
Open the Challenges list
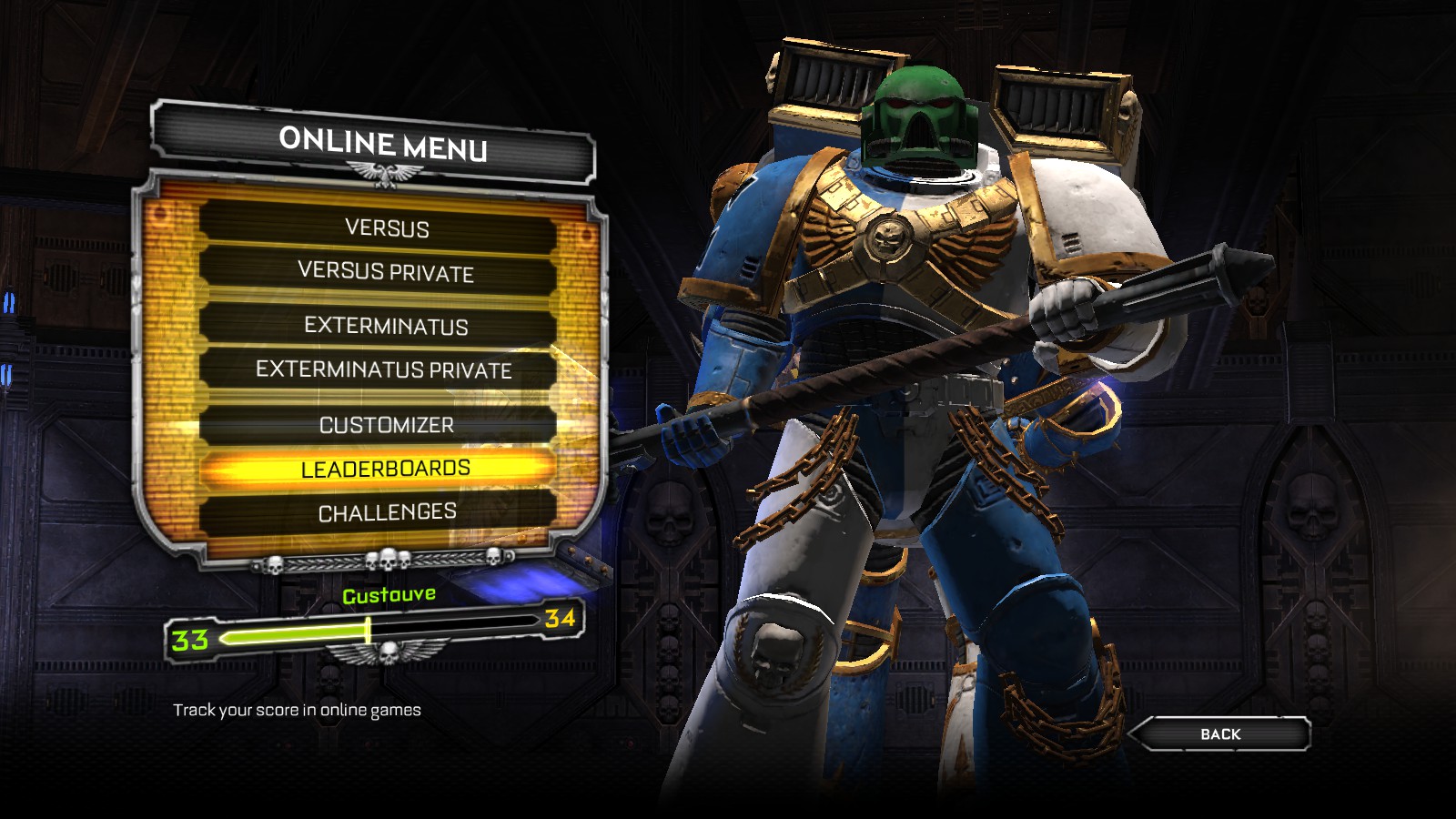387,512
